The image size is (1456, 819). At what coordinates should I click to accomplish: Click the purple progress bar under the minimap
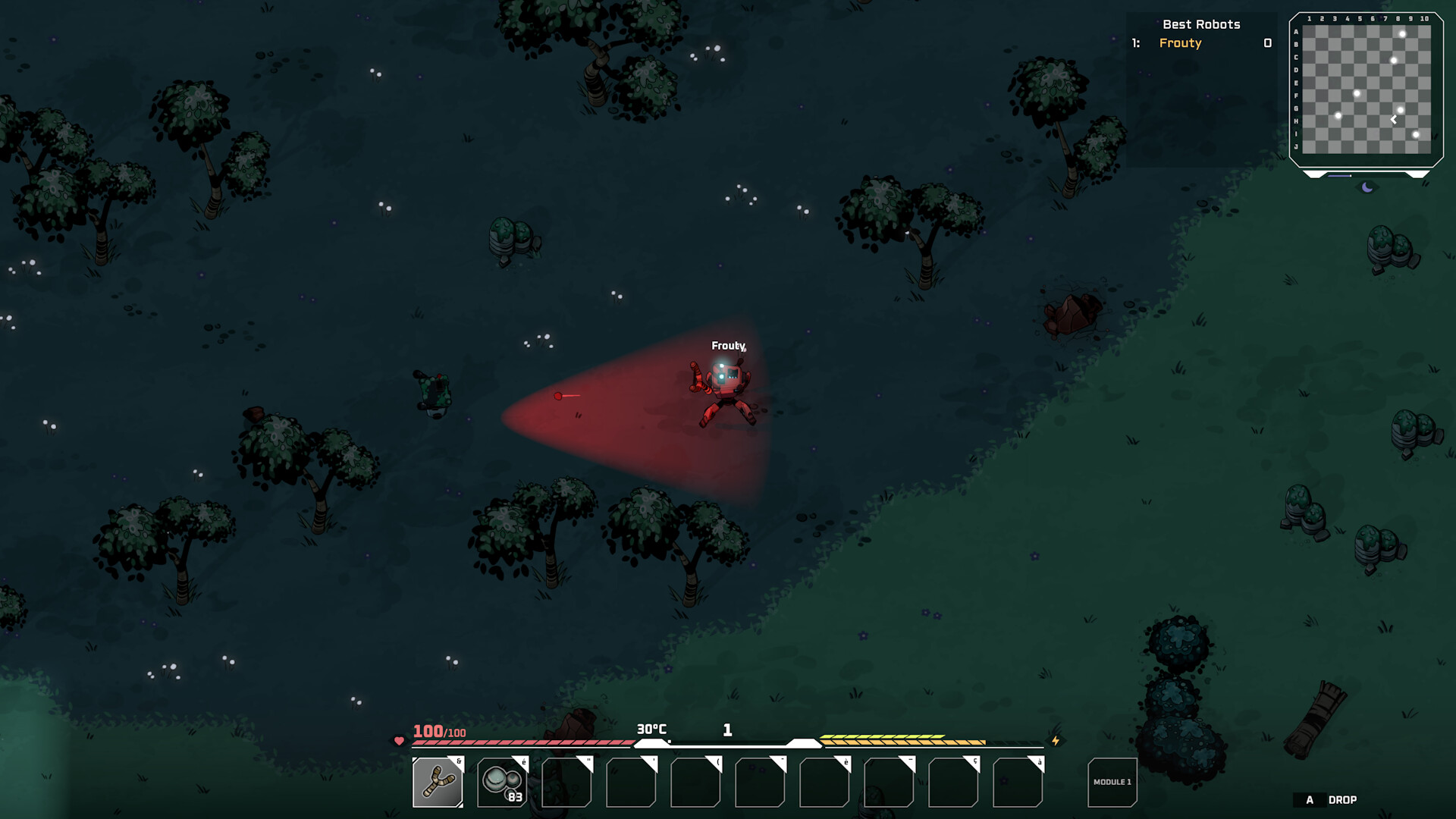click(x=1339, y=175)
